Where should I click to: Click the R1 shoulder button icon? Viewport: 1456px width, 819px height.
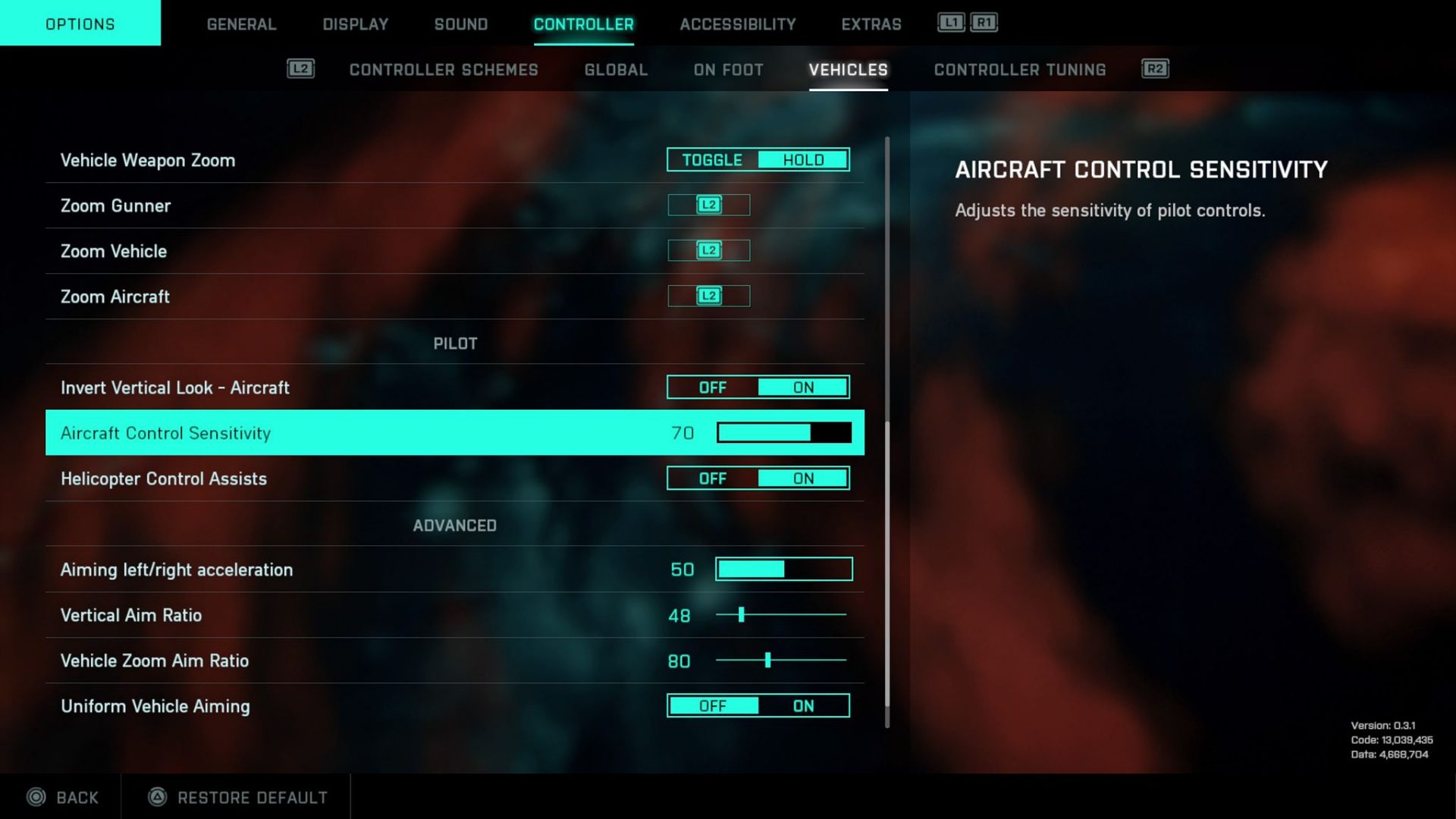[982, 23]
